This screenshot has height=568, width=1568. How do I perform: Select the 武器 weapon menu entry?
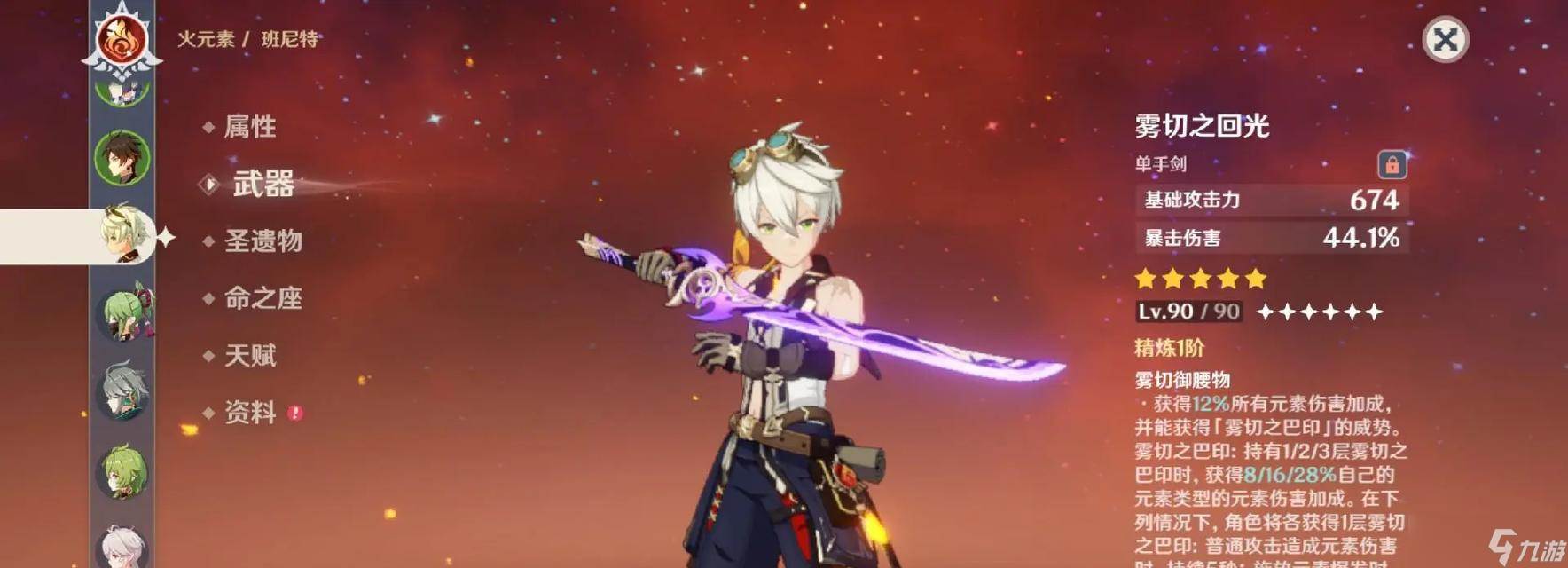(263, 184)
